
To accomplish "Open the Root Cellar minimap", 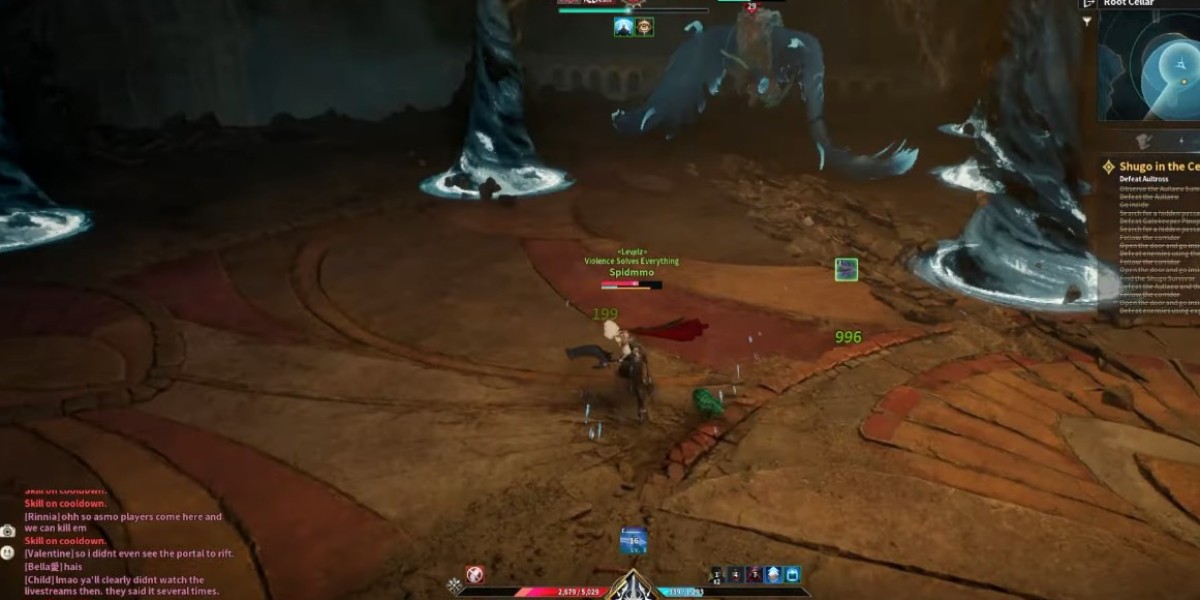I will (1150, 65).
